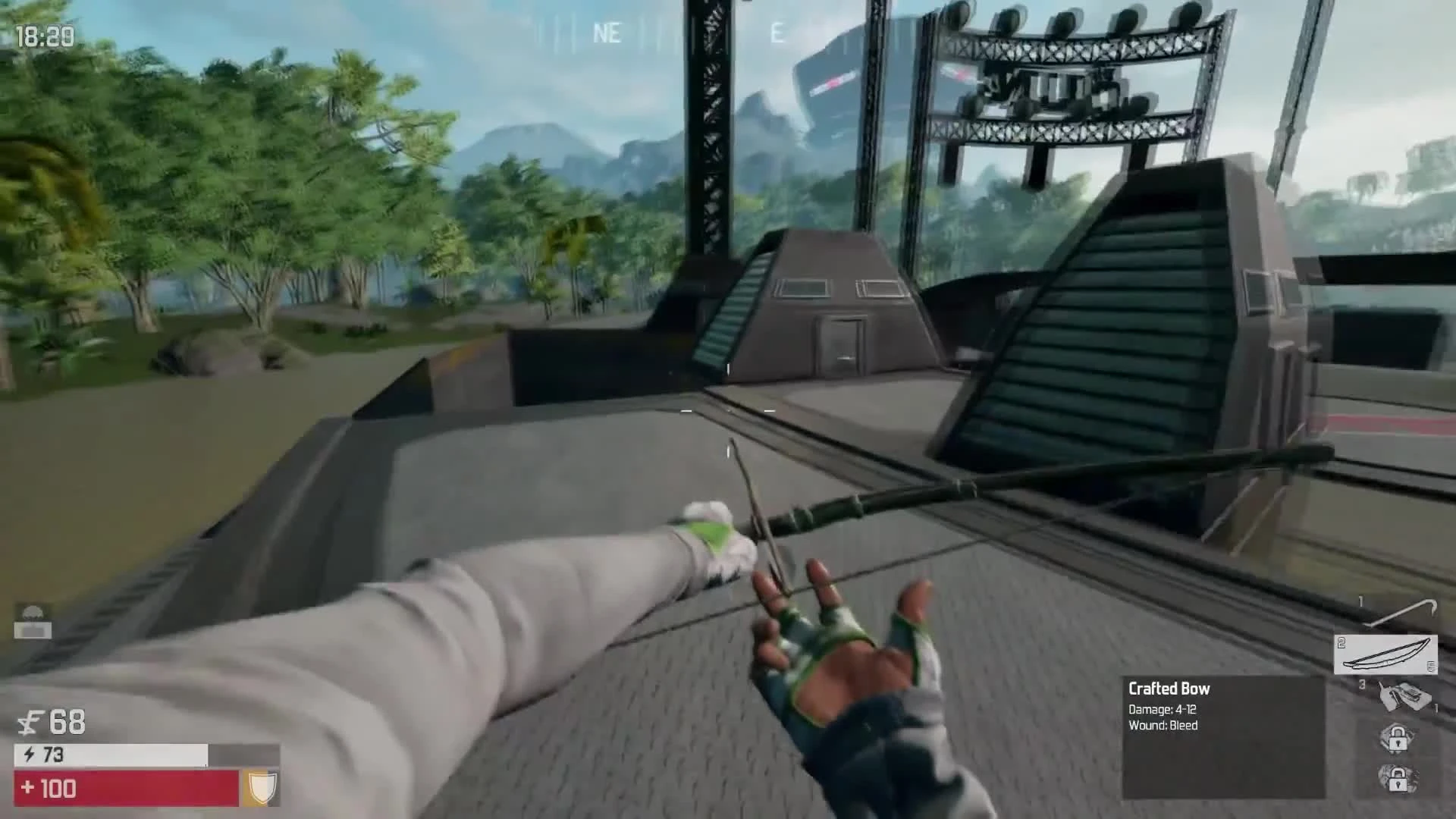Viewport: 1456px width, 819px height.
Task: Click the lightning icon on the stamina bar
Action: pos(30,755)
